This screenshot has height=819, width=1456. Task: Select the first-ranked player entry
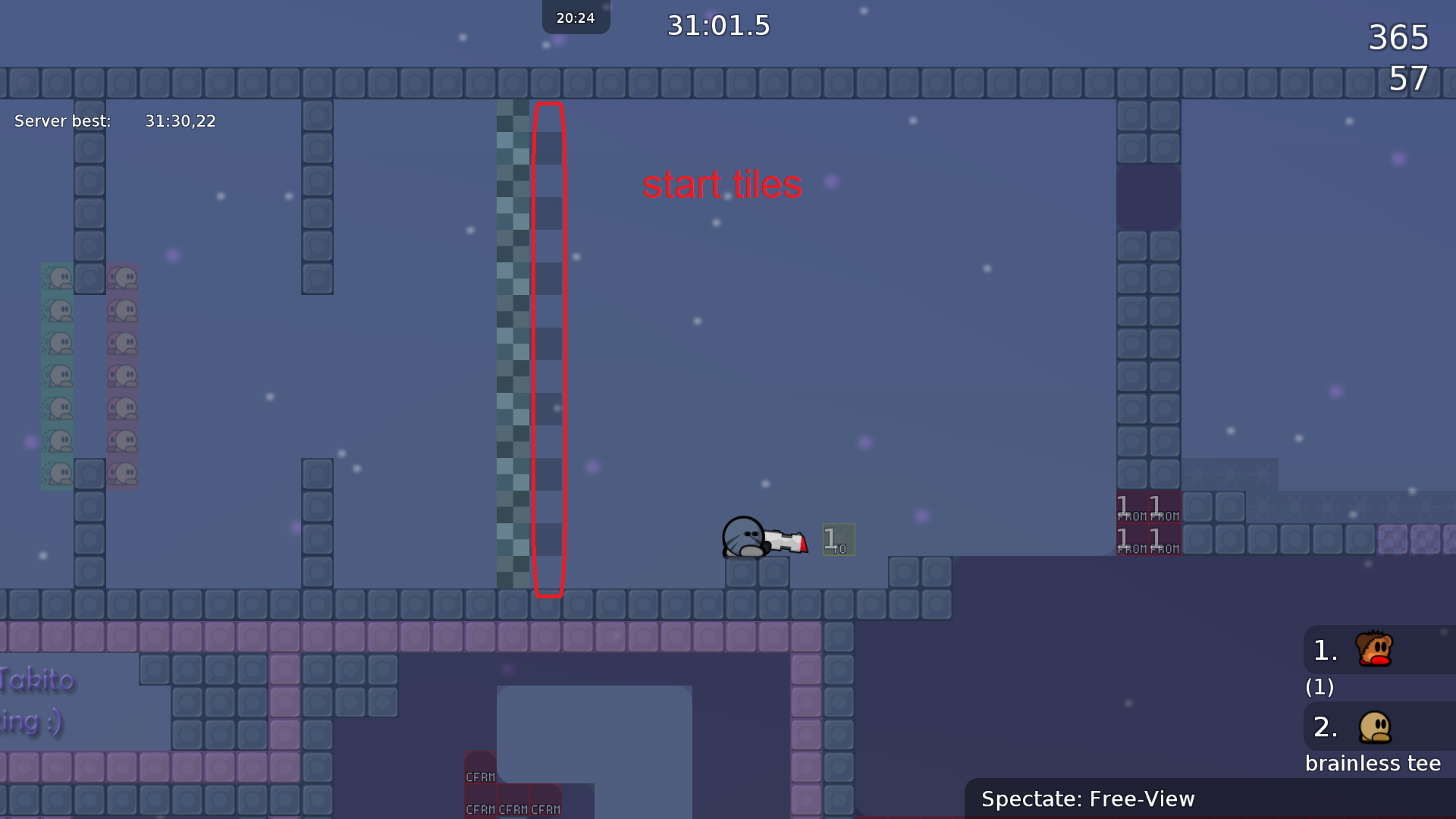click(x=1374, y=650)
